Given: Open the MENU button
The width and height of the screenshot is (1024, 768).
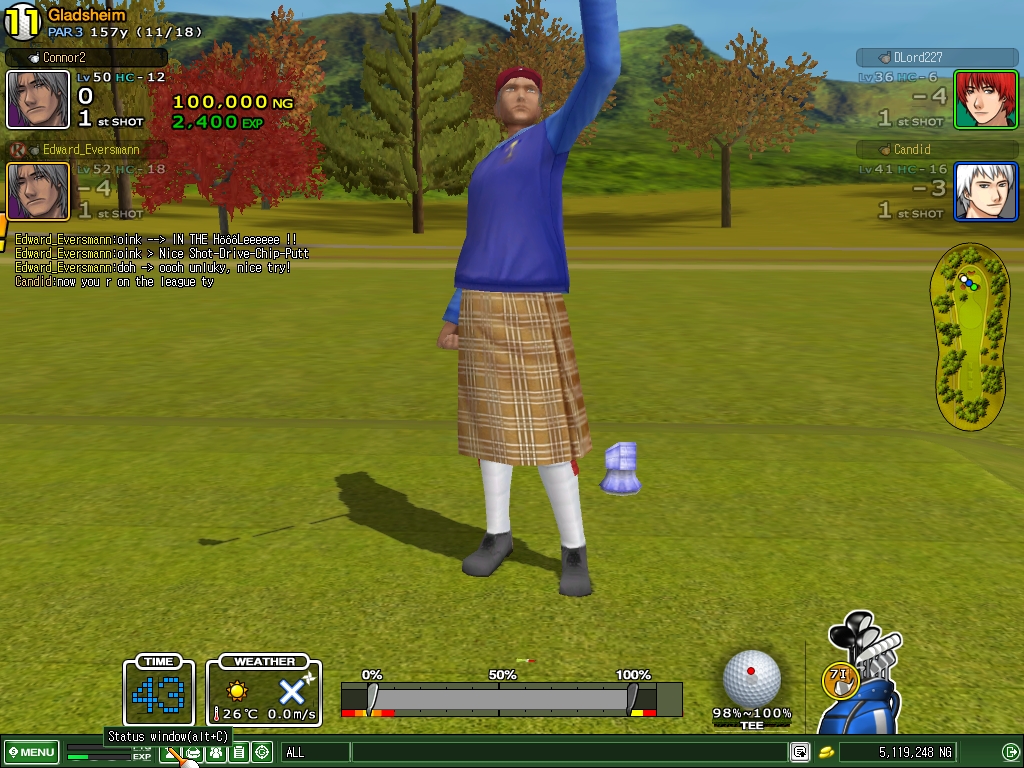Looking at the screenshot, I should (x=31, y=752).
